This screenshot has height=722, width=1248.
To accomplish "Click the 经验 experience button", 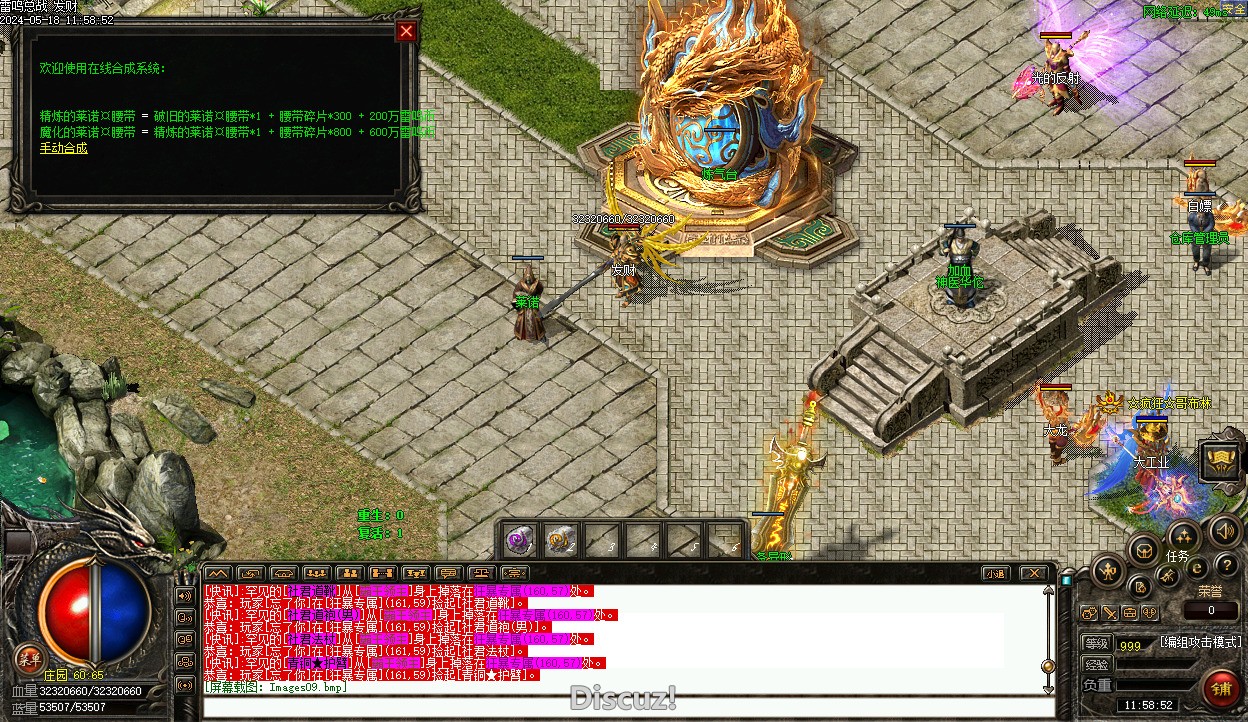I will point(1096,665).
